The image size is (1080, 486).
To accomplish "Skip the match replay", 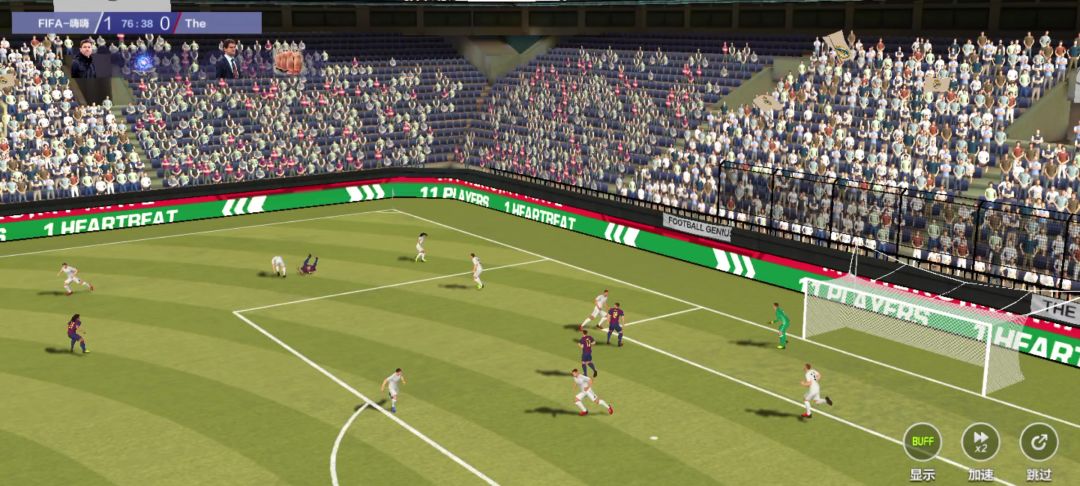I will point(1038,442).
